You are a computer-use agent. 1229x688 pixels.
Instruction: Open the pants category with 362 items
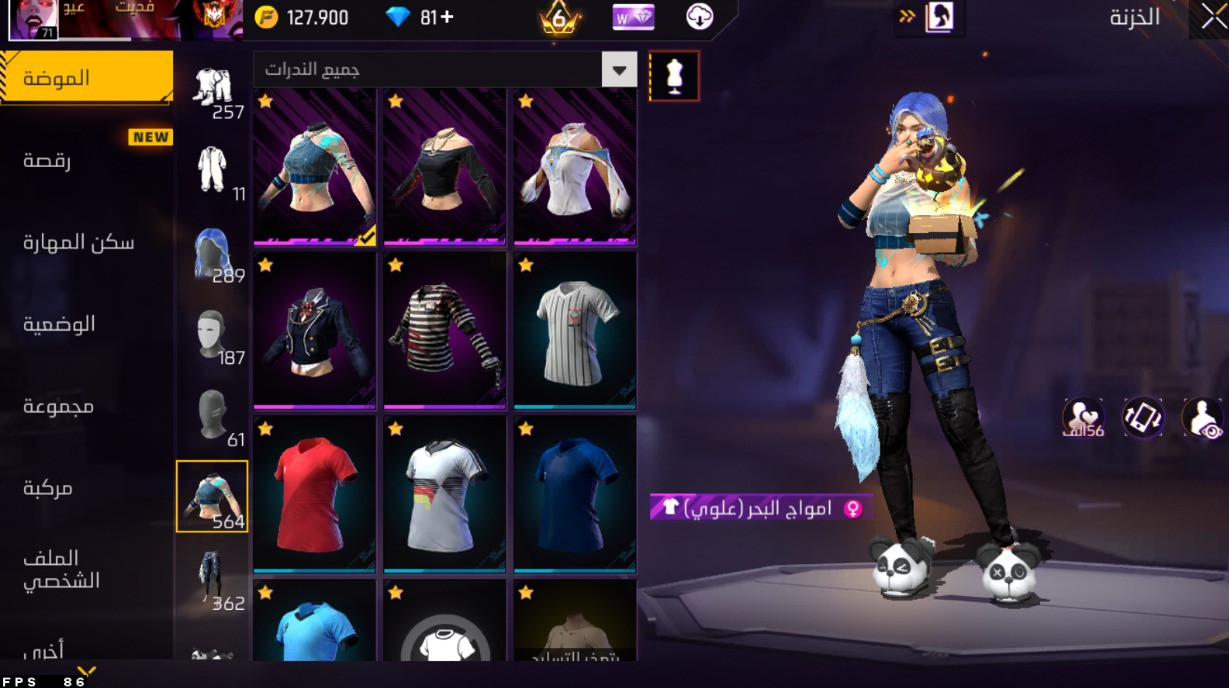212,578
